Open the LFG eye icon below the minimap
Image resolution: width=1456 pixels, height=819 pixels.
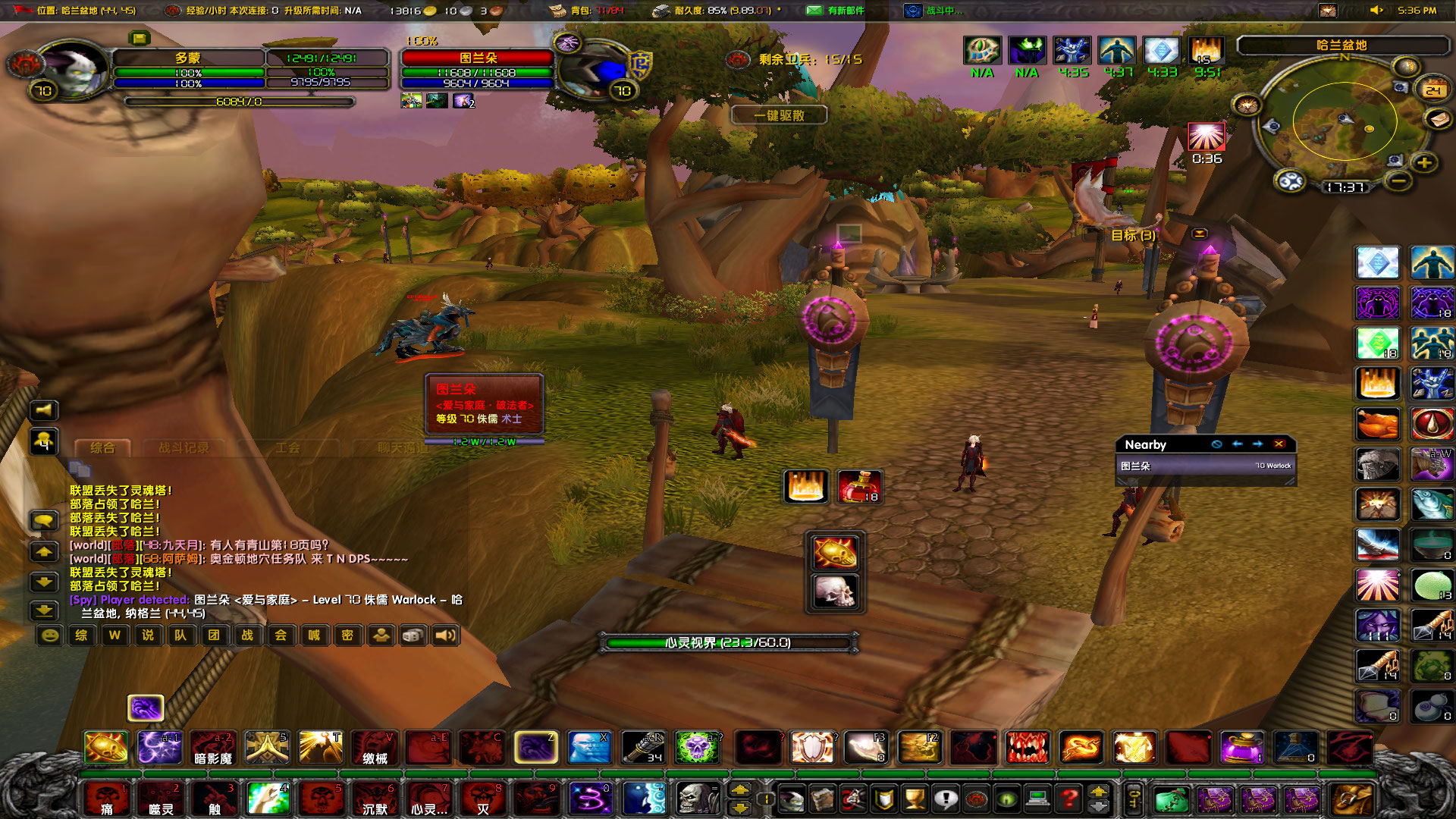pos(1290,182)
